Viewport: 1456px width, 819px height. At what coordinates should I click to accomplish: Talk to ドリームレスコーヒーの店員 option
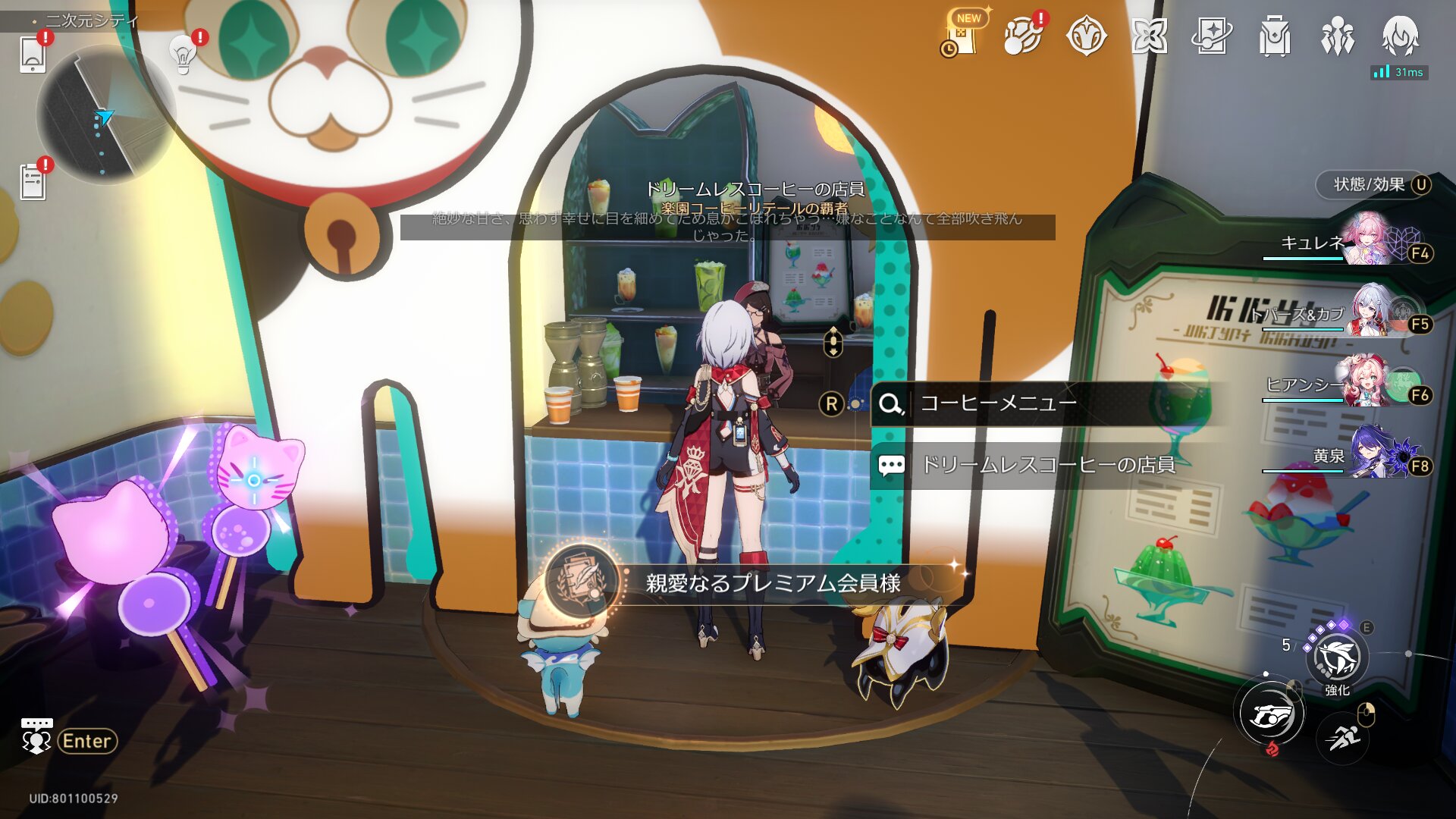tap(1046, 465)
